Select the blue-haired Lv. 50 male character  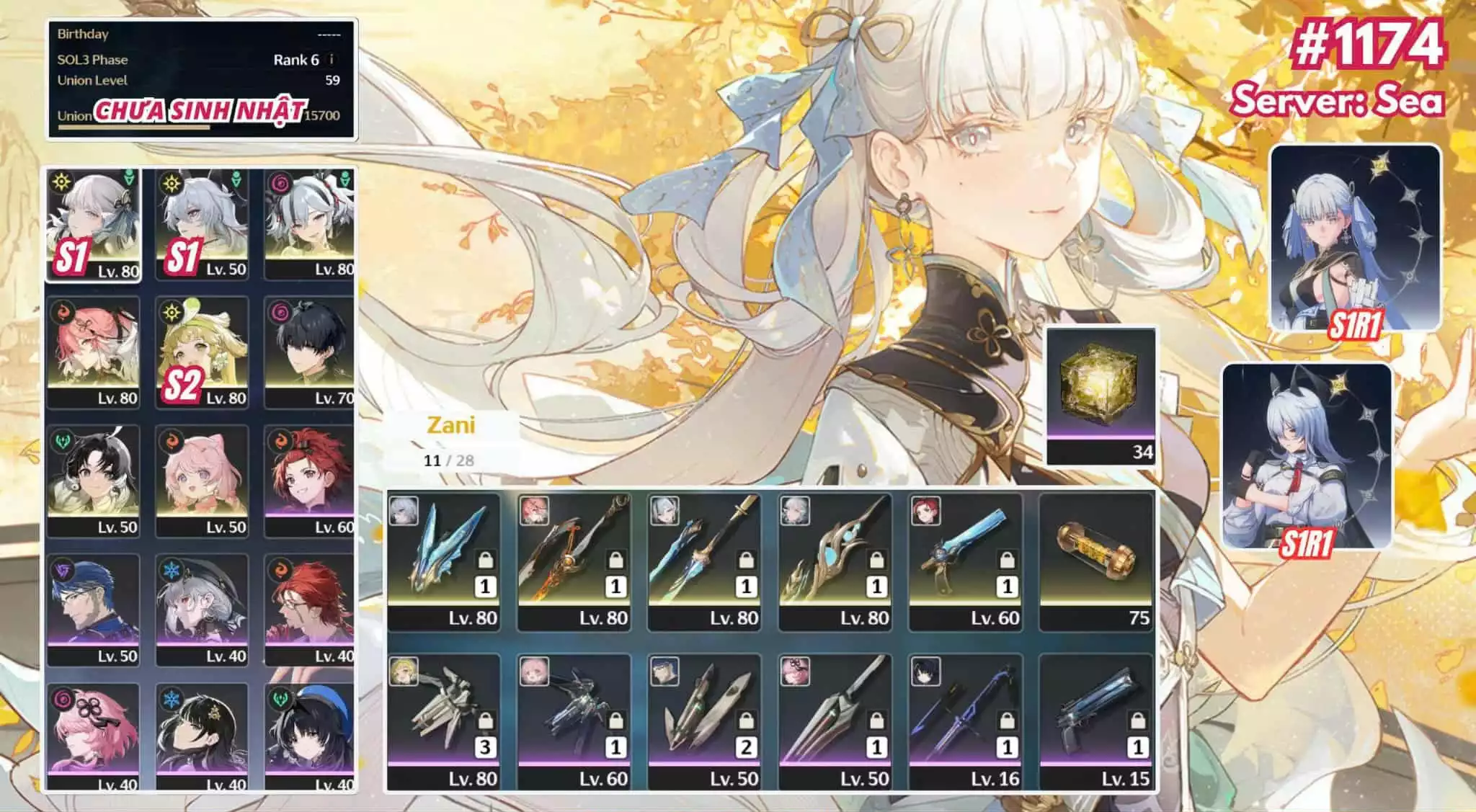tap(93, 610)
